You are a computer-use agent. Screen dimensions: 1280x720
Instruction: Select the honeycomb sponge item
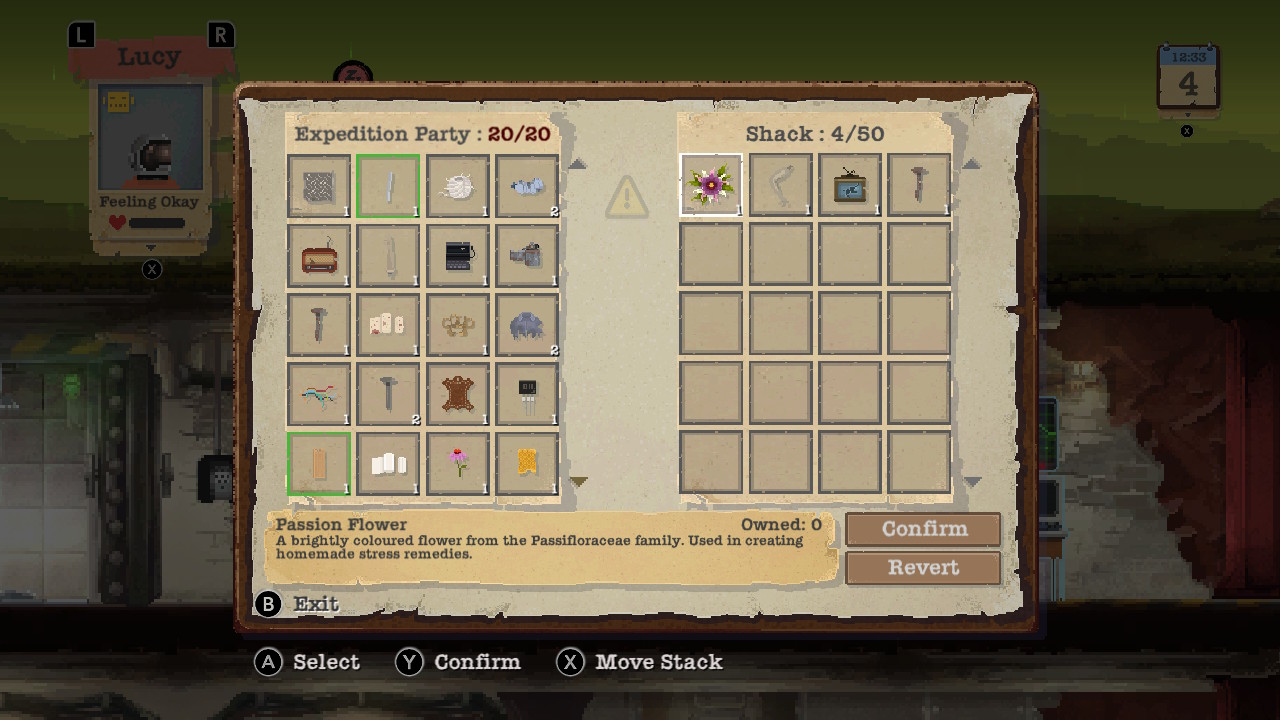527,462
